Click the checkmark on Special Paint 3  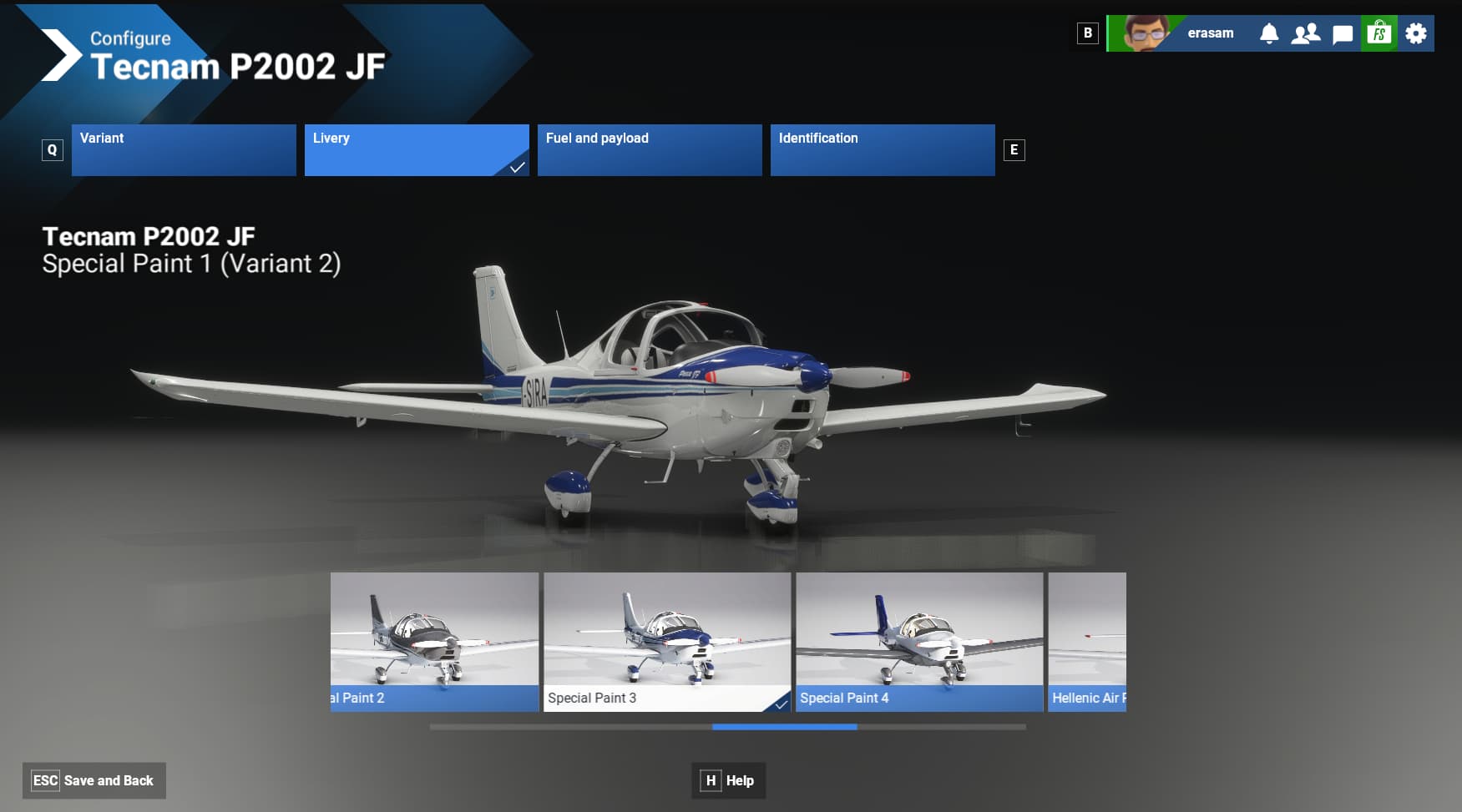click(781, 704)
